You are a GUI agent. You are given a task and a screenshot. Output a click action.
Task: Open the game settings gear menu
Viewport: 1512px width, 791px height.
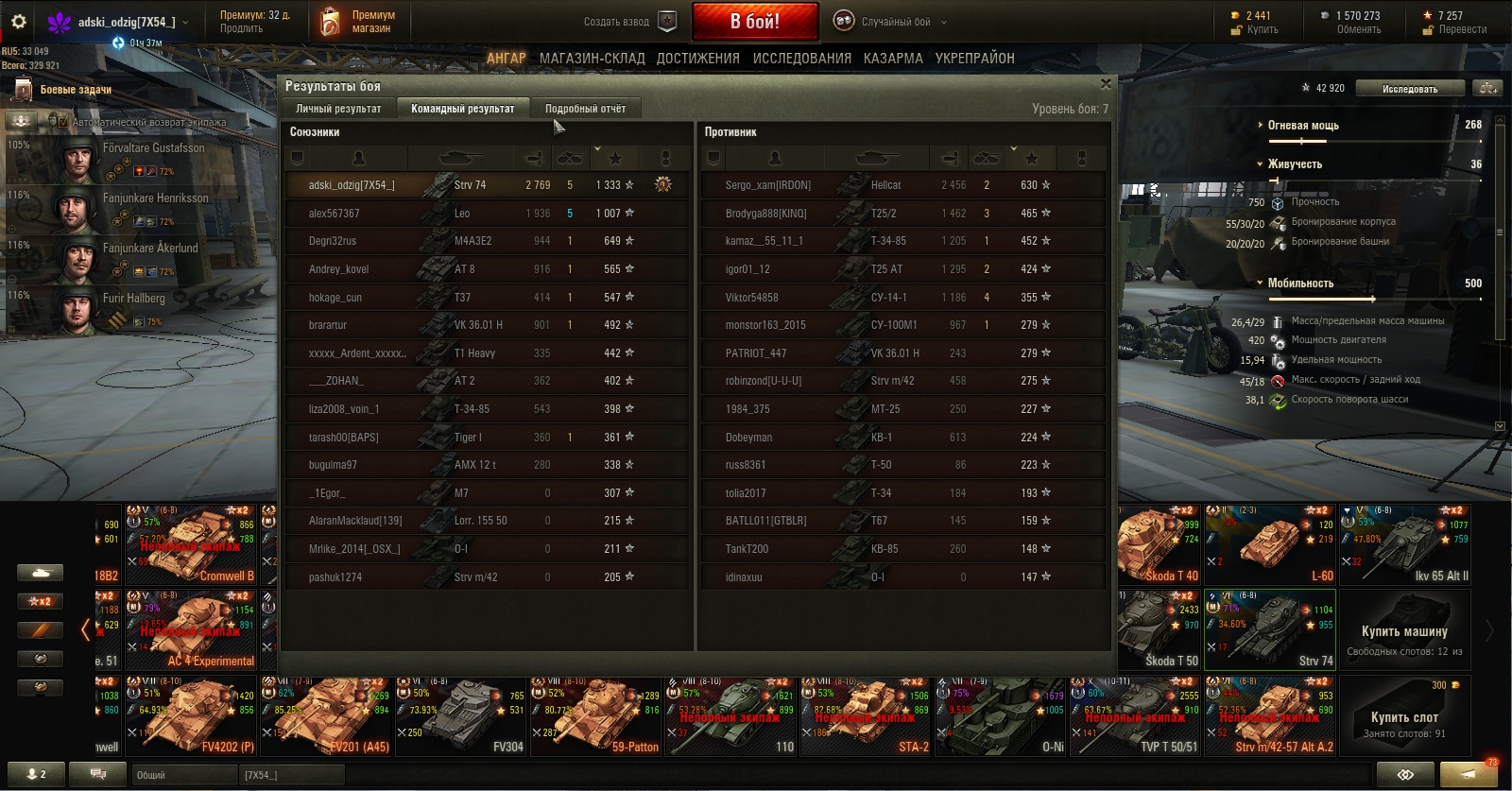[x=19, y=22]
